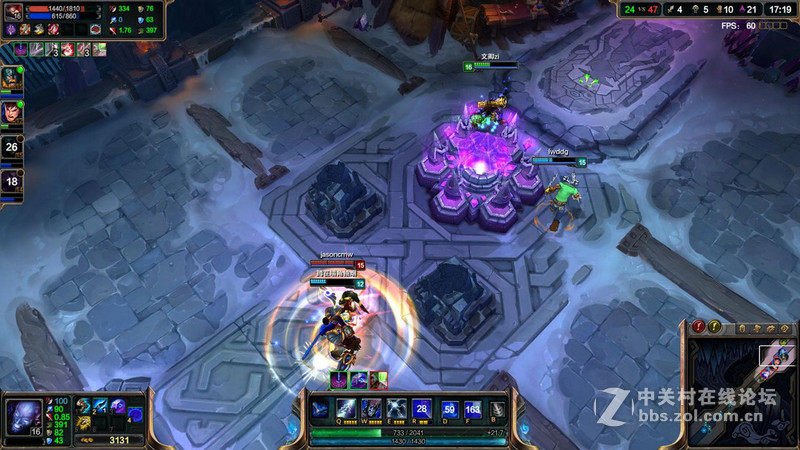This screenshot has height=450, width=800.
Task: Select the purple item in slot 3
Action: coord(118,405)
